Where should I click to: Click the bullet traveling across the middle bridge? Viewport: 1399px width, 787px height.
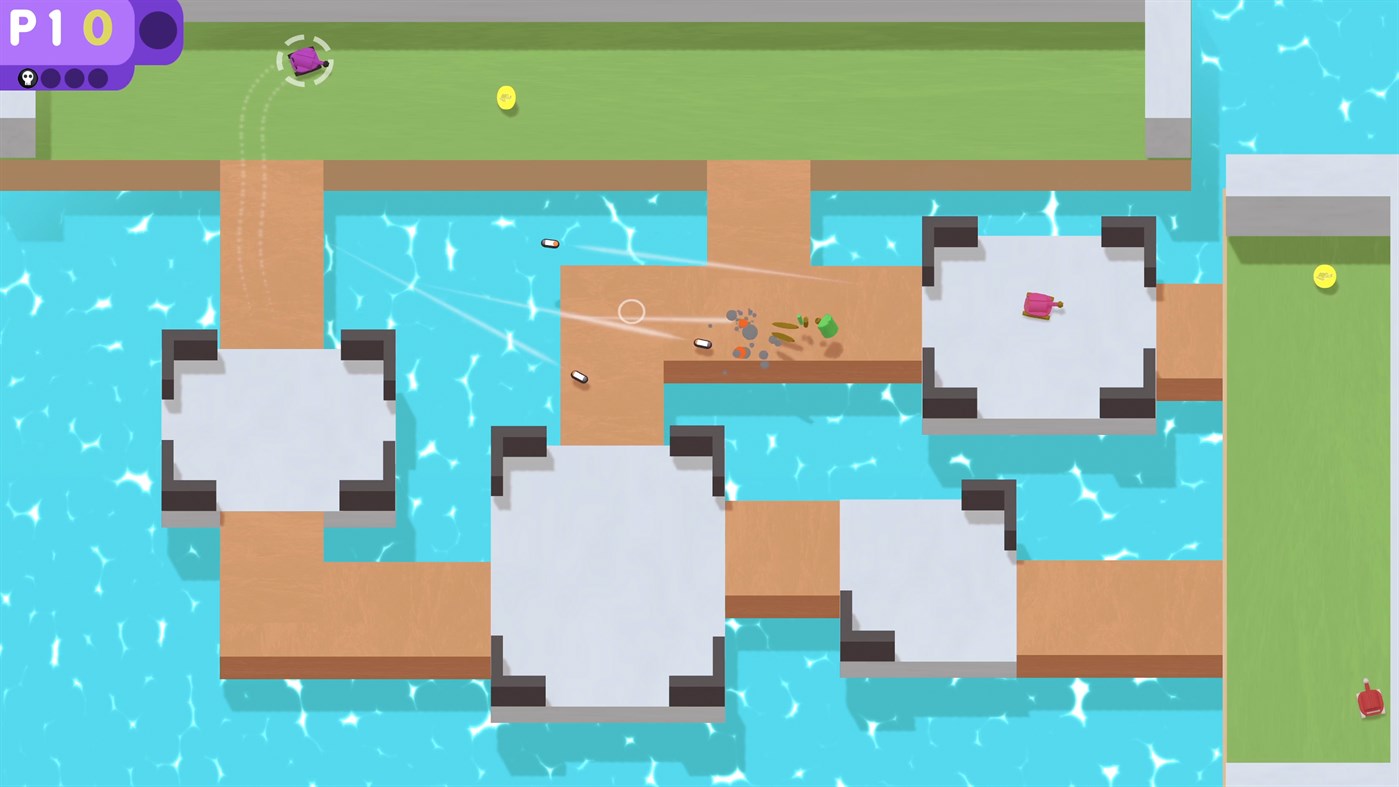pos(701,343)
